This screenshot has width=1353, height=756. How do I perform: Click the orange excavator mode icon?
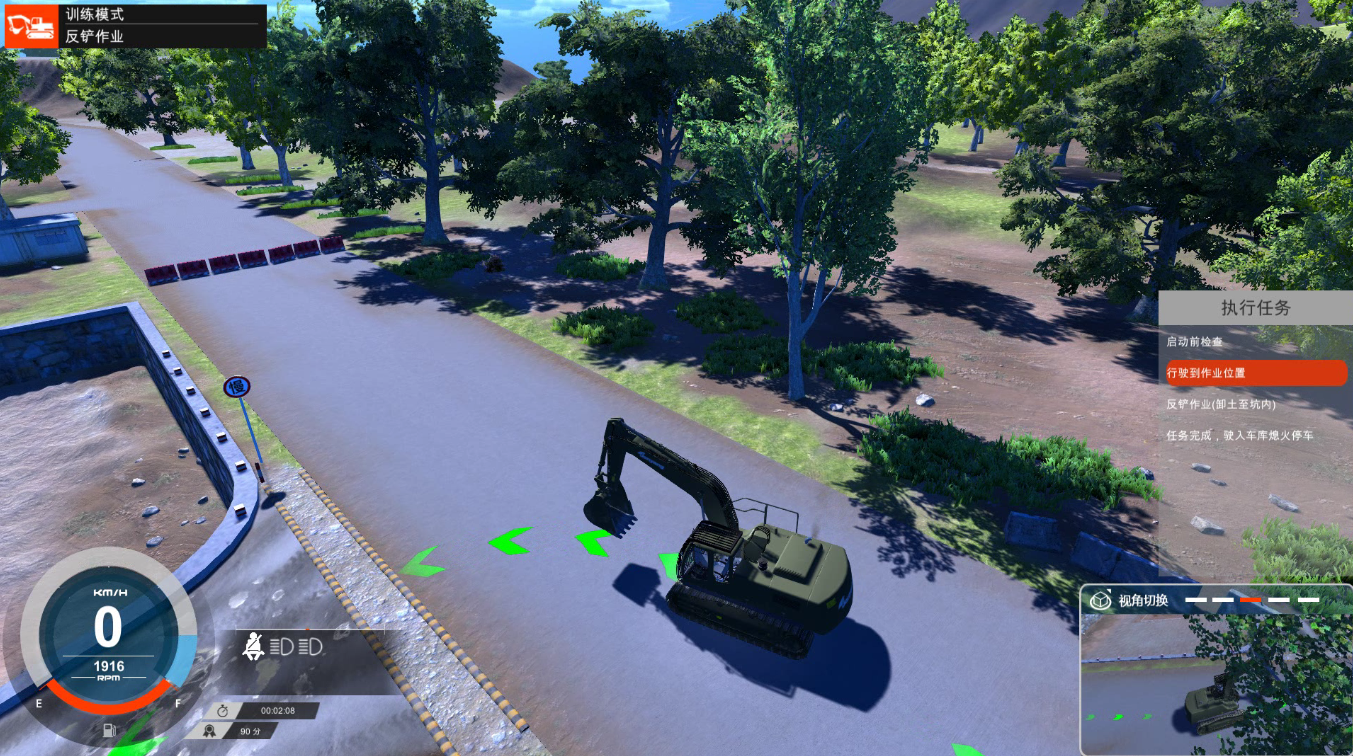pos(31,26)
